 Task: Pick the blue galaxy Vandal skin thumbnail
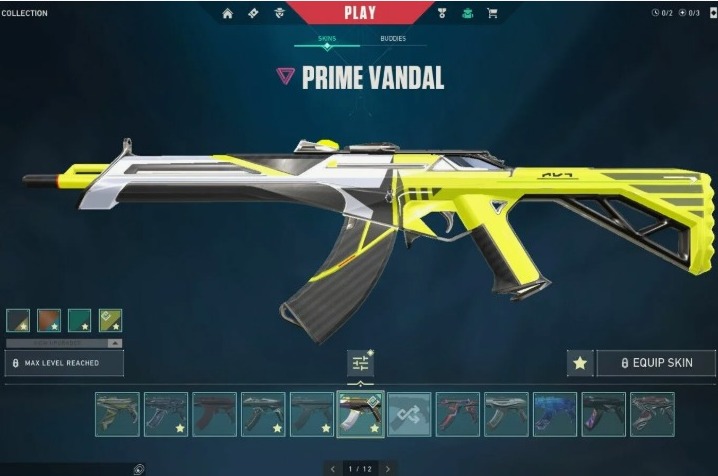[555, 414]
